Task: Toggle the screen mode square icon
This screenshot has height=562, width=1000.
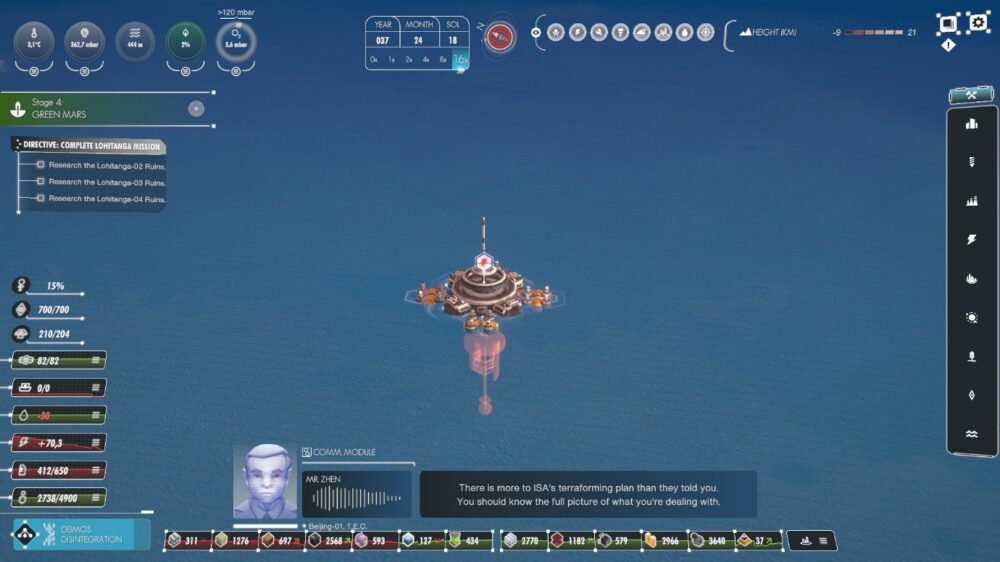Action: pos(947,23)
